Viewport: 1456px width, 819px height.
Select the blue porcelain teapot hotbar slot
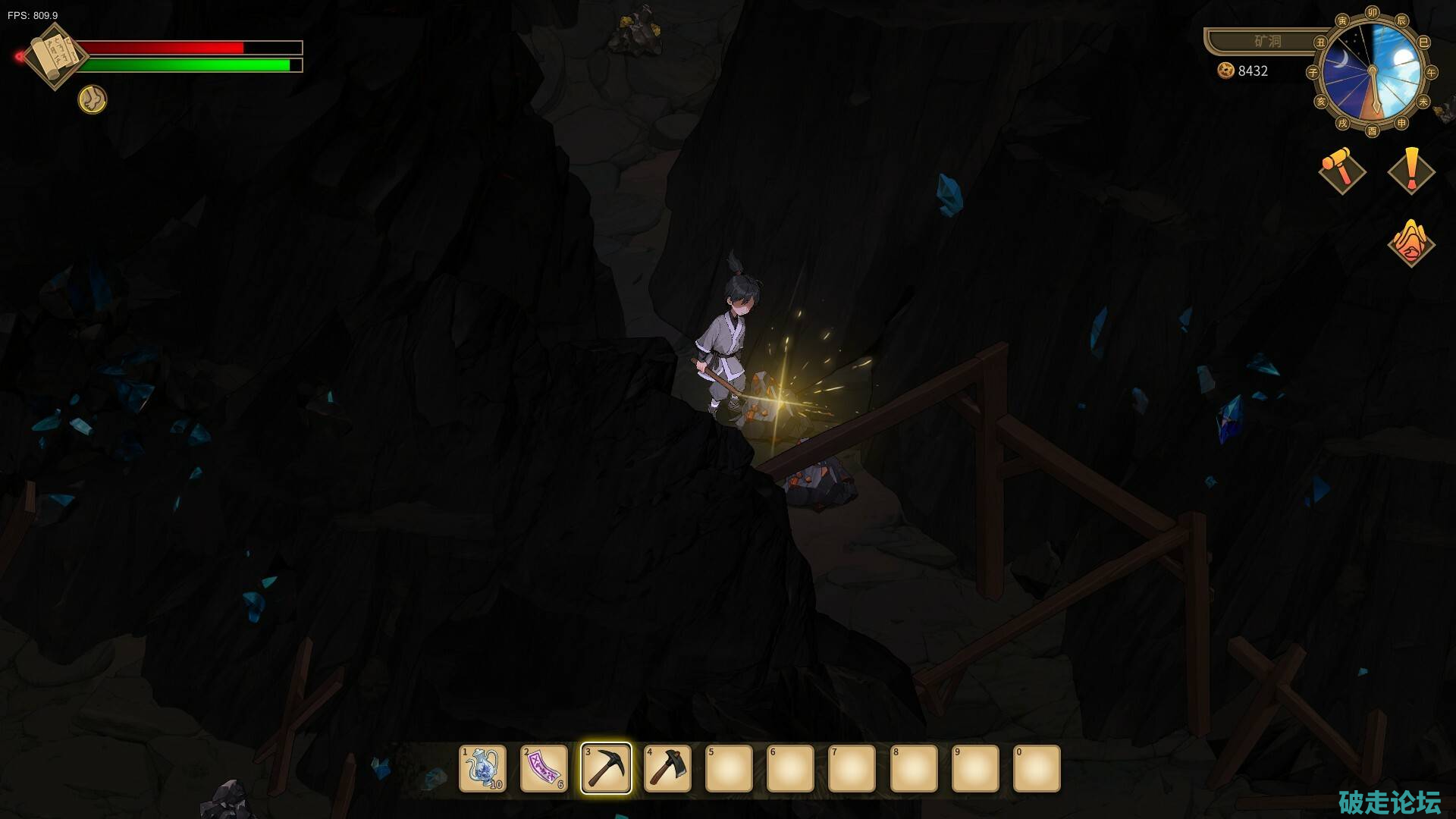tap(482, 768)
